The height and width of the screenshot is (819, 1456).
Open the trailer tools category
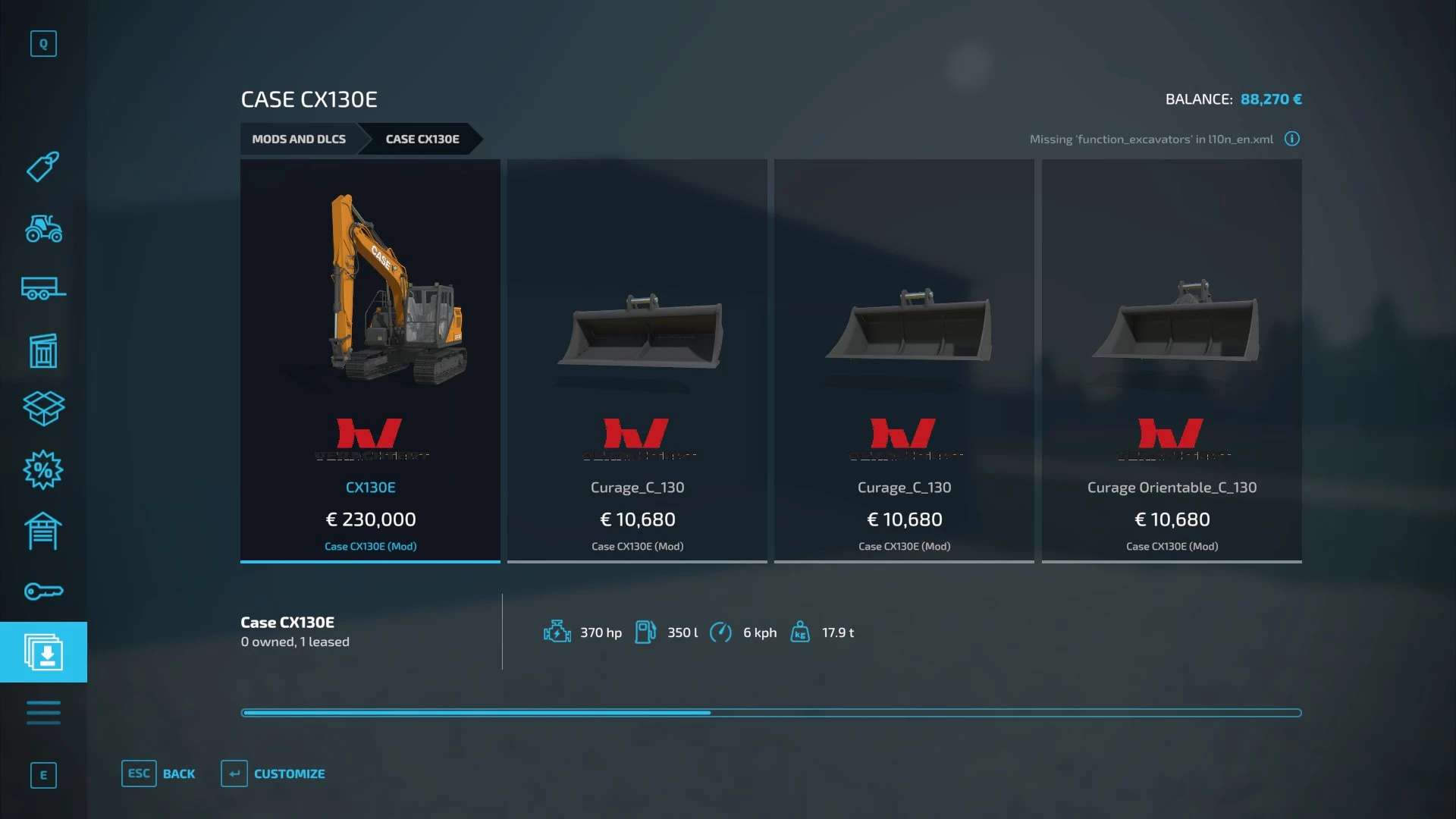pos(43,289)
